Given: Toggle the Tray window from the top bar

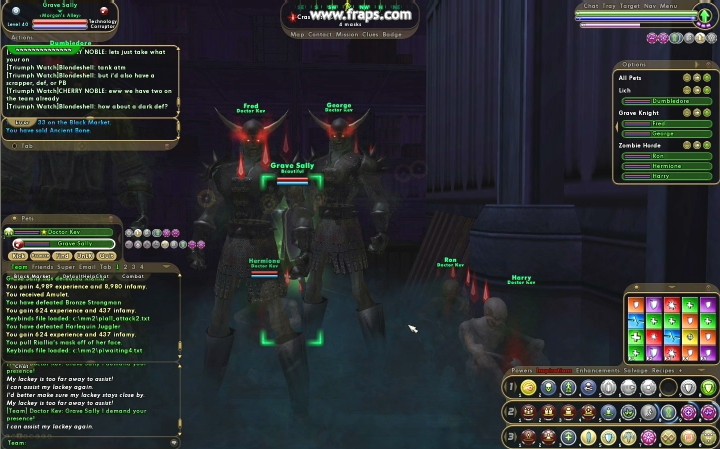Looking at the screenshot, I should coord(609,5).
